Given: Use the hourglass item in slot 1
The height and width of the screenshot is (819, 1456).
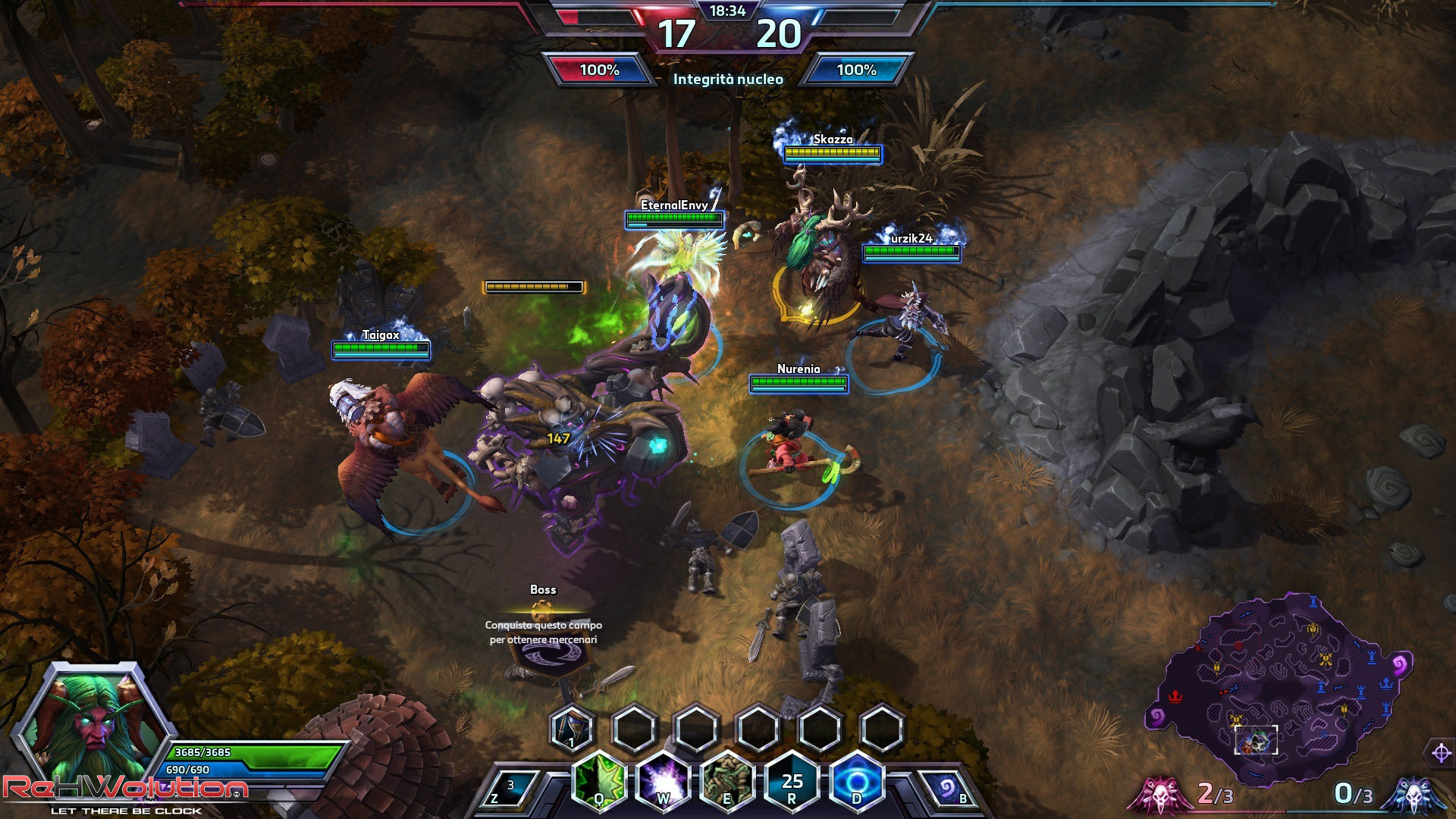Looking at the screenshot, I should (x=572, y=729).
